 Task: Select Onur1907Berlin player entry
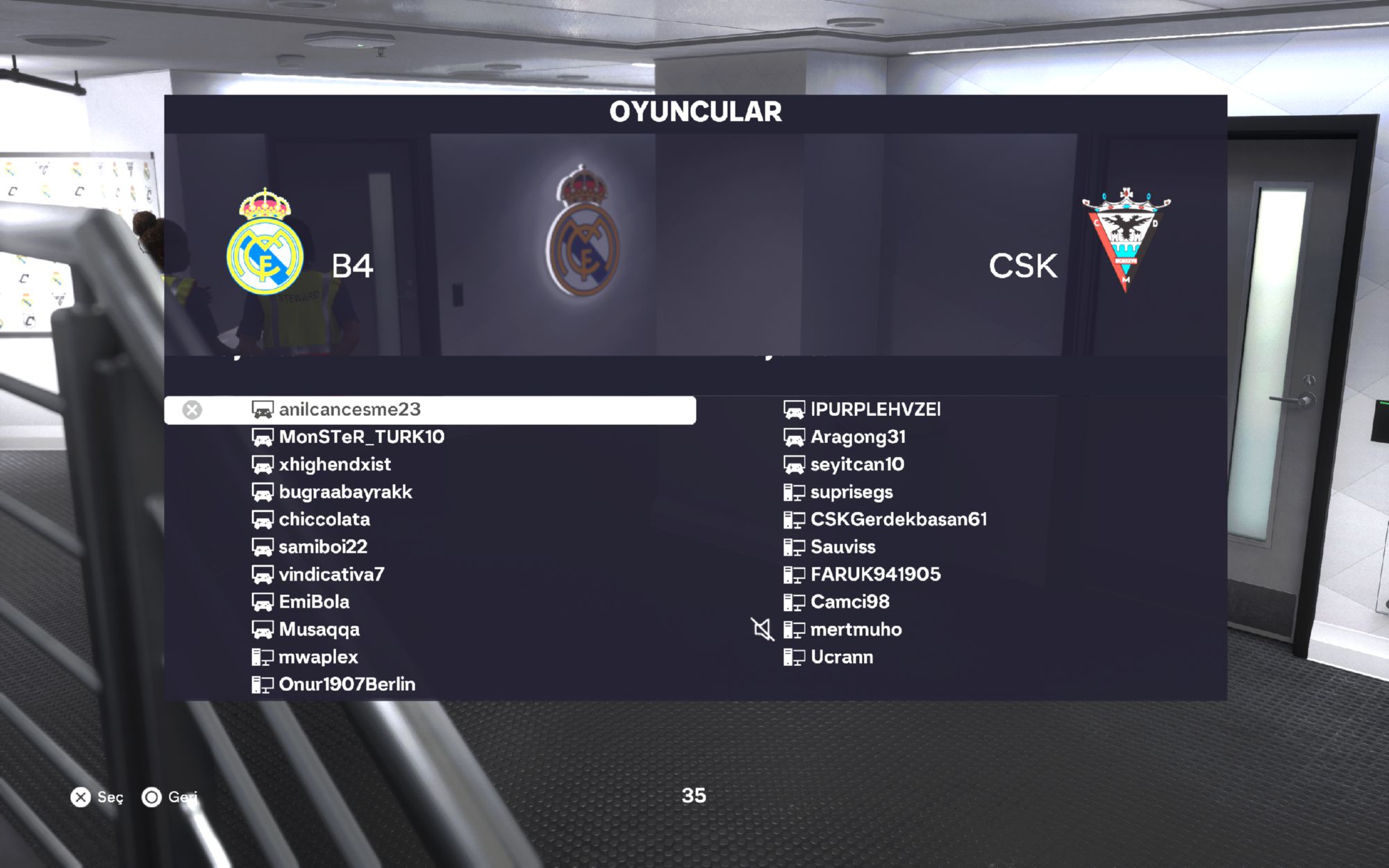(x=347, y=685)
